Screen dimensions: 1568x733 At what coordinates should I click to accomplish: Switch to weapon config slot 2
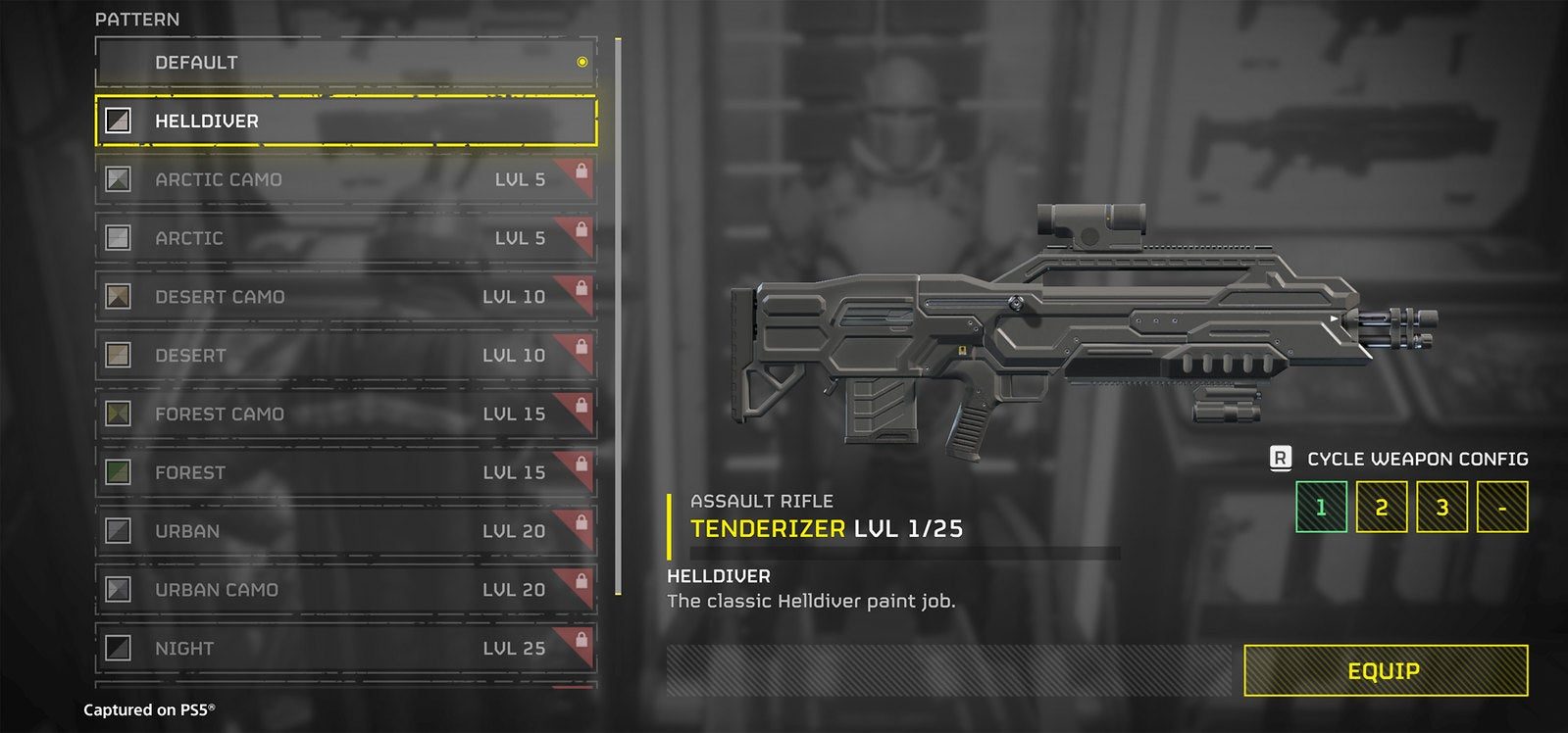(x=1381, y=508)
